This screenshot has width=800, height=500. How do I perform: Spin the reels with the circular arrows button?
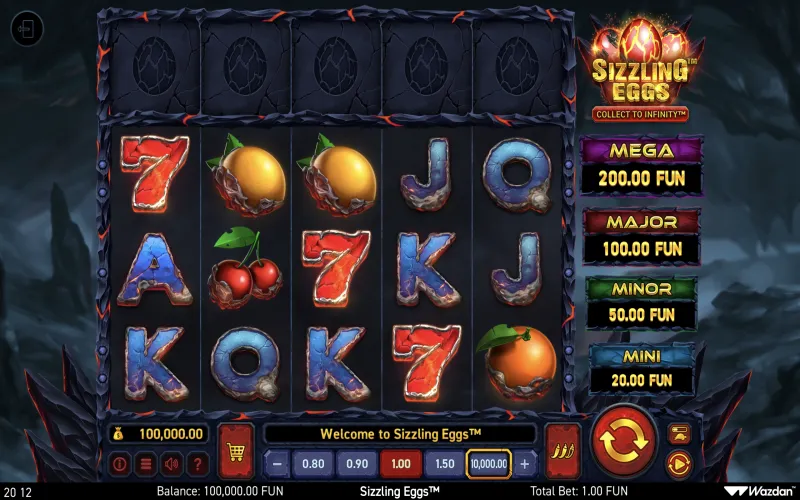click(x=624, y=440)
